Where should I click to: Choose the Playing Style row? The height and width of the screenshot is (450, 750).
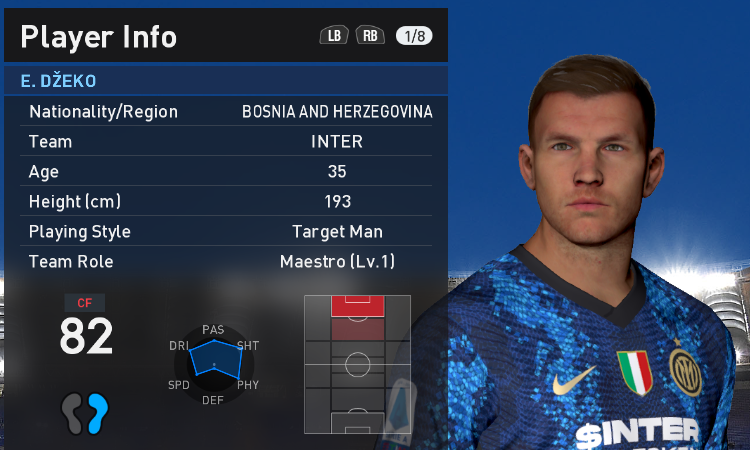pyautogui.click(x=228, y=232)
